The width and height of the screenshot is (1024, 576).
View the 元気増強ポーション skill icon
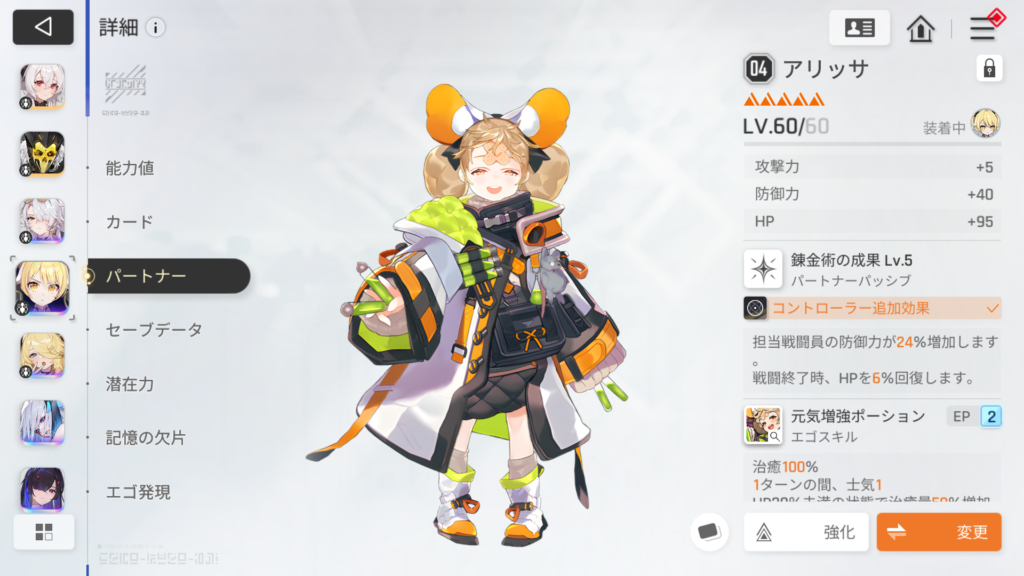pos(763,424)
